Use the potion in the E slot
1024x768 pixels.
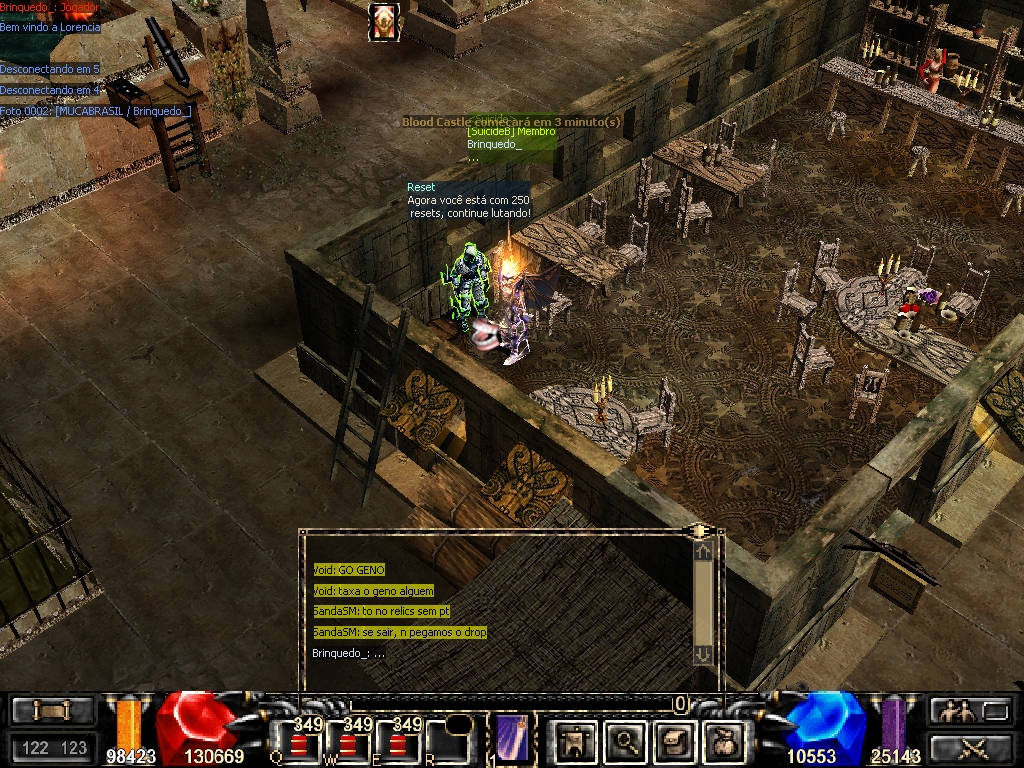coord(398,743)
